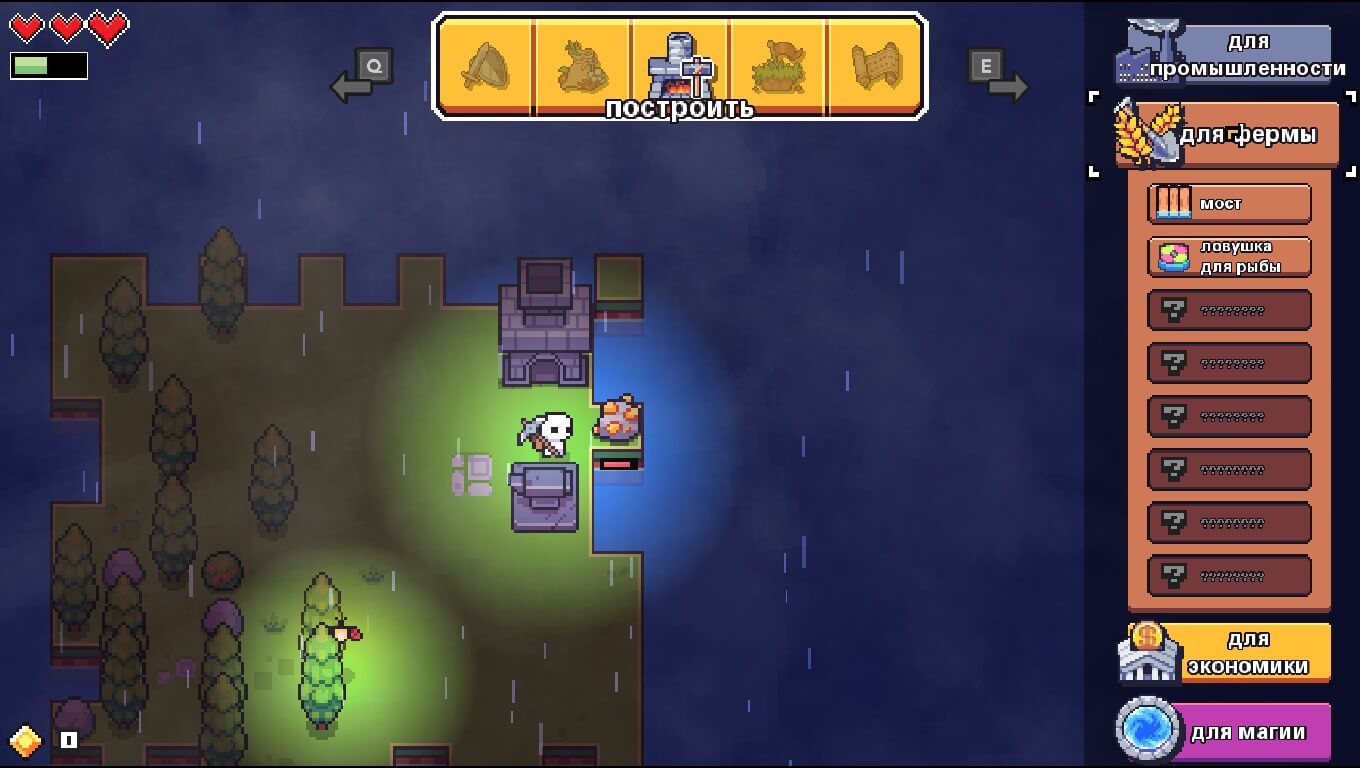This screenshot has width=1360, height=768.
Task: Switch to the sack inventory tab
Action: coord(584,65)
